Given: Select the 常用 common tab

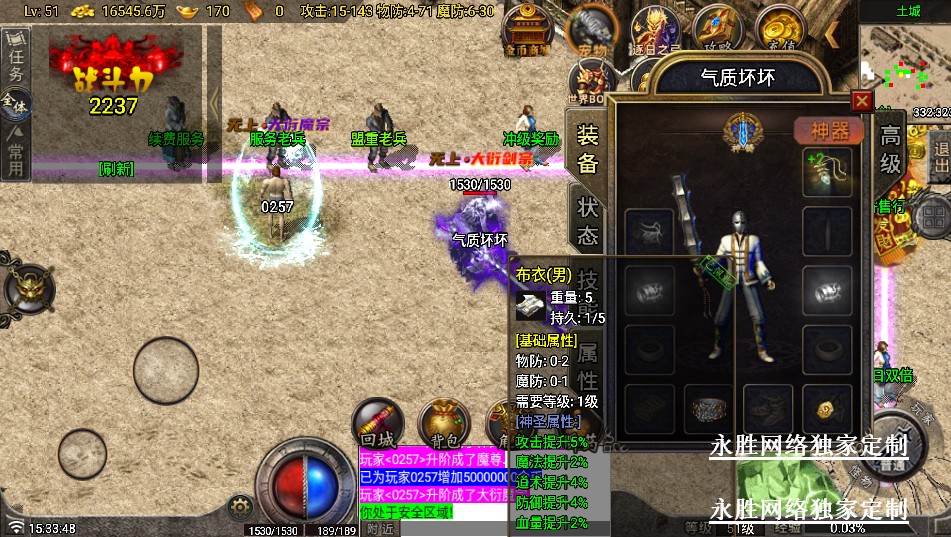Looking at the screenshot, I should [x=15, y=155].
